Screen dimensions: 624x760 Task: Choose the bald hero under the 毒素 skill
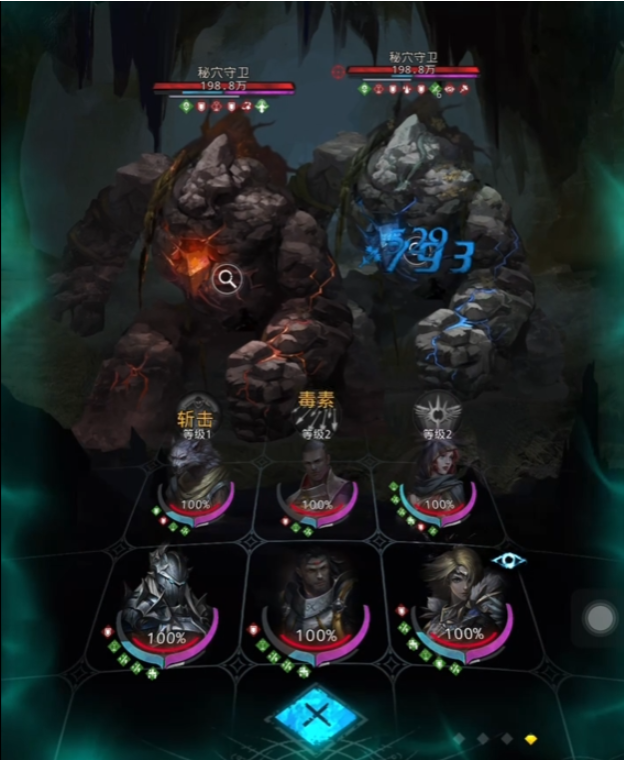click(x=318, y=482)
